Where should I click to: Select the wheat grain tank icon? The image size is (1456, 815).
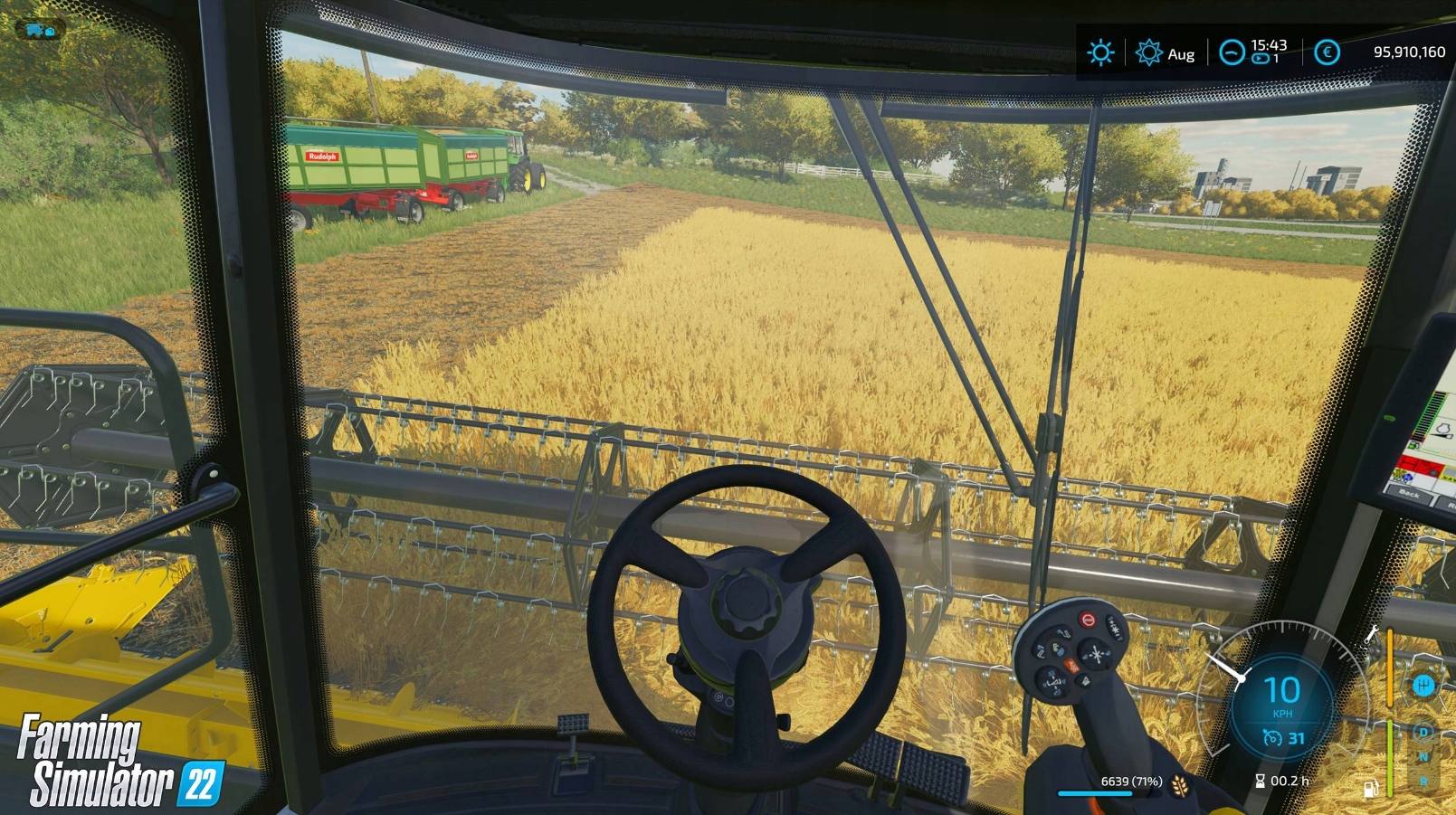(x=1180, y=783)
